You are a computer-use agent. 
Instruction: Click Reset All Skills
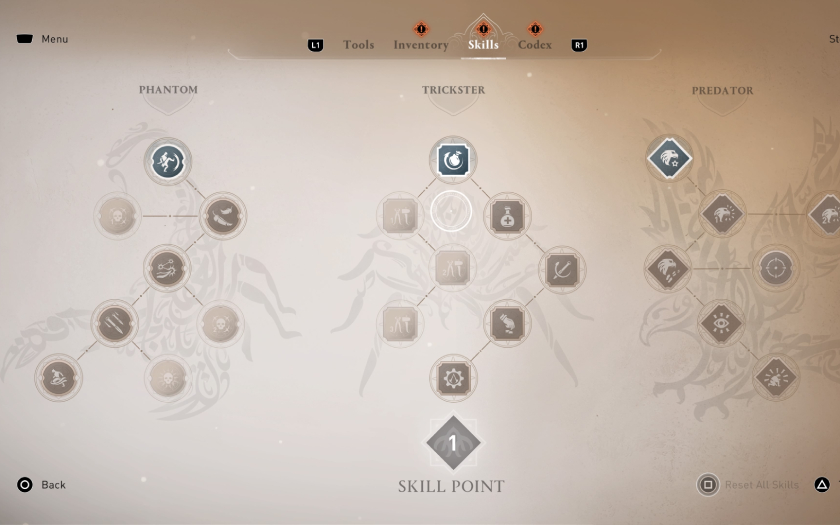[761, 485]
